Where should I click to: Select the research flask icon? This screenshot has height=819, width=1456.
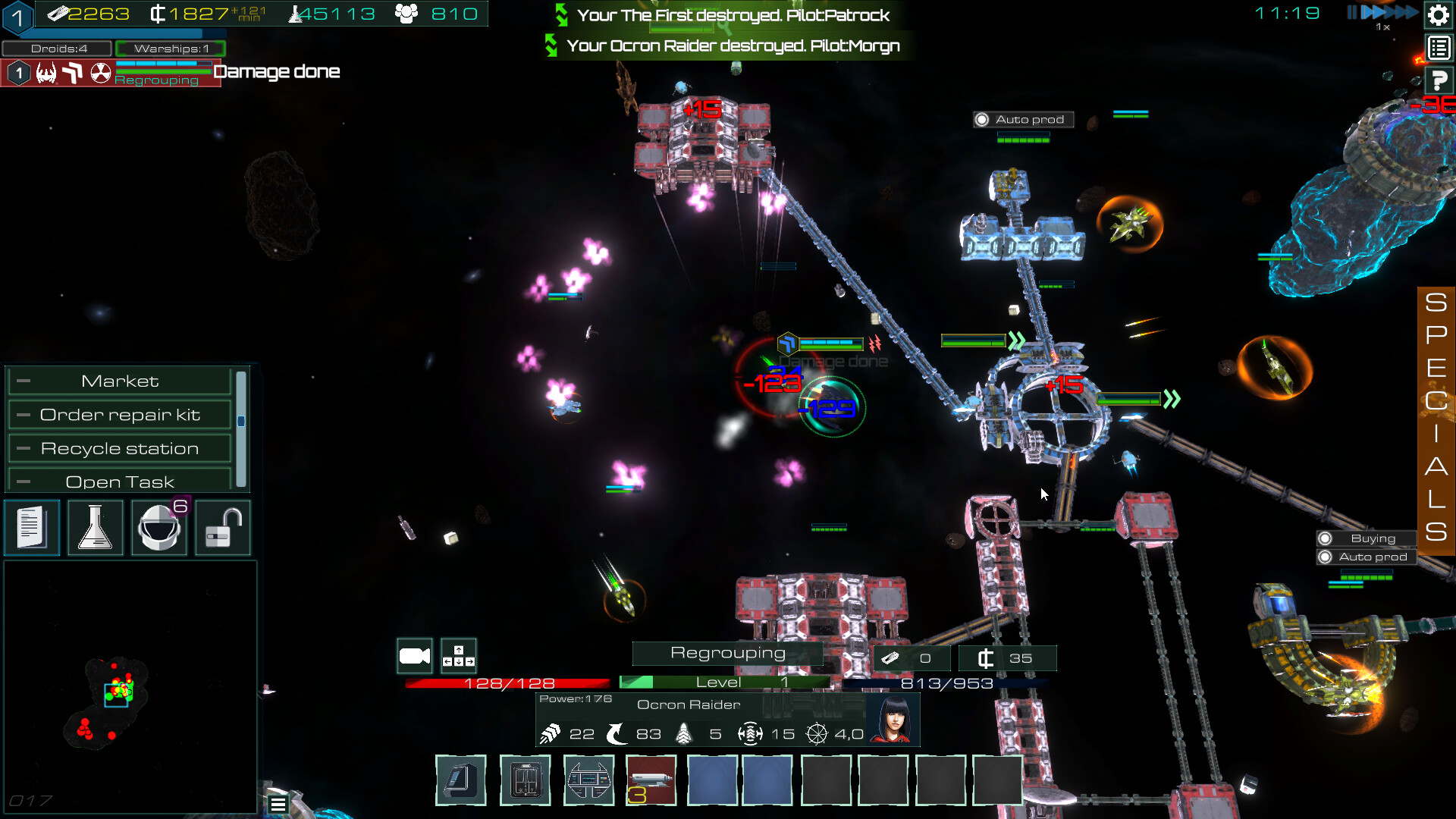pos(95,527)
